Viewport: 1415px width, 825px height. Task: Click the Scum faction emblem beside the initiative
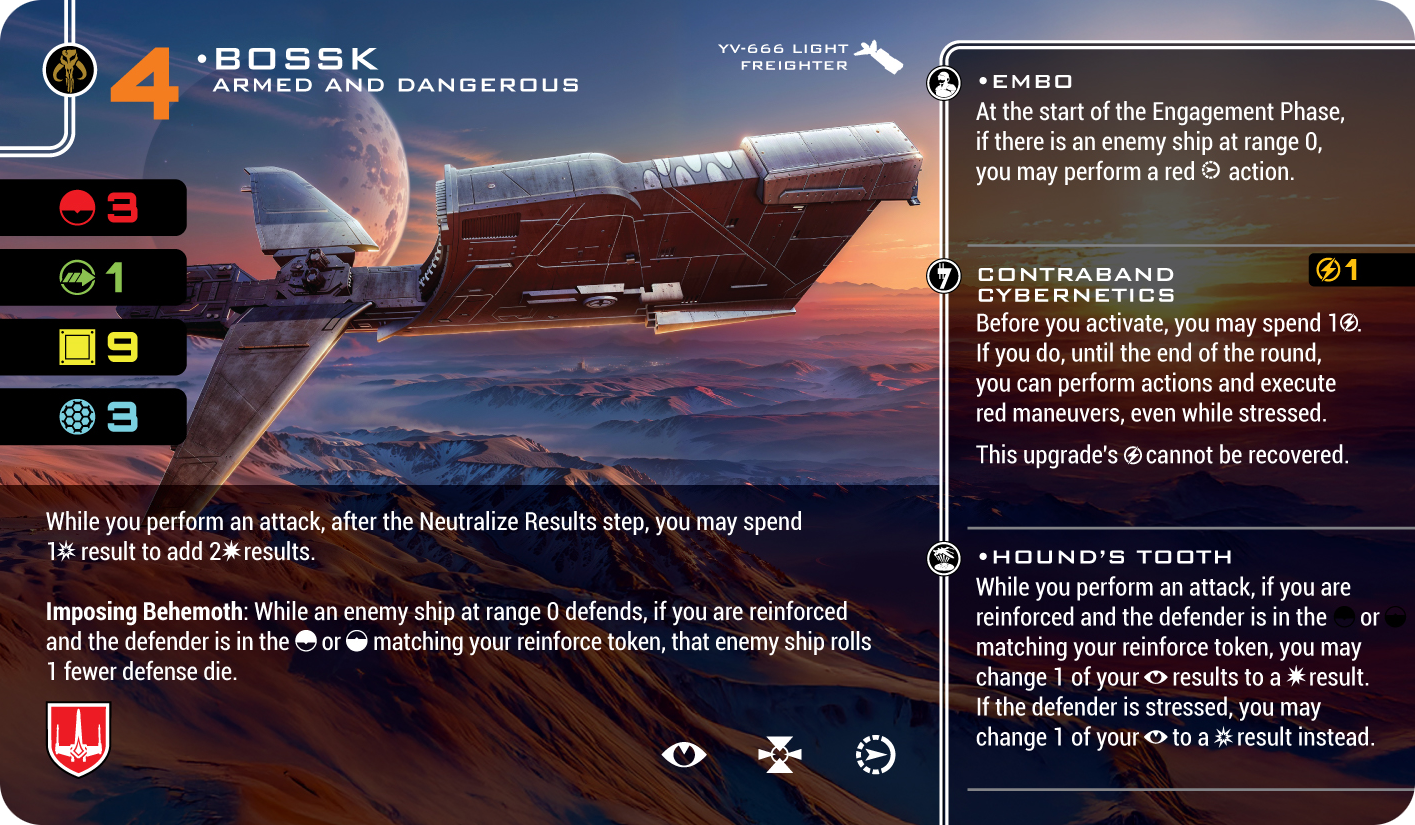pyautogui.click(x=70, y=70)
